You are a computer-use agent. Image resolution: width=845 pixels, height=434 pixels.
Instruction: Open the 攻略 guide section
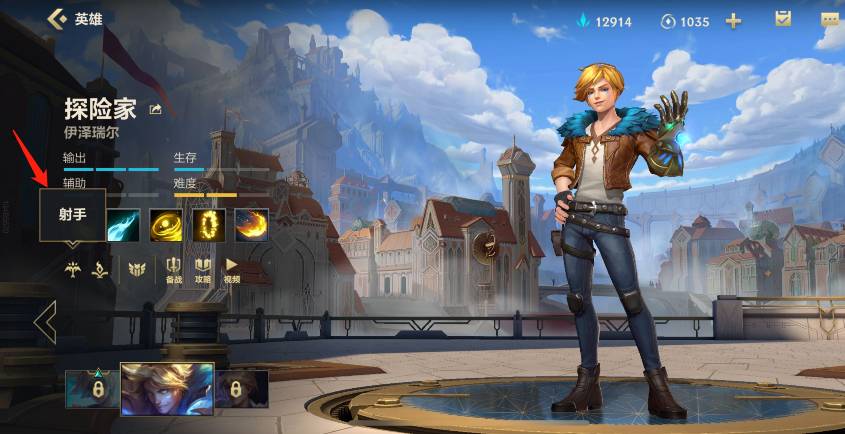click(203, 270)
